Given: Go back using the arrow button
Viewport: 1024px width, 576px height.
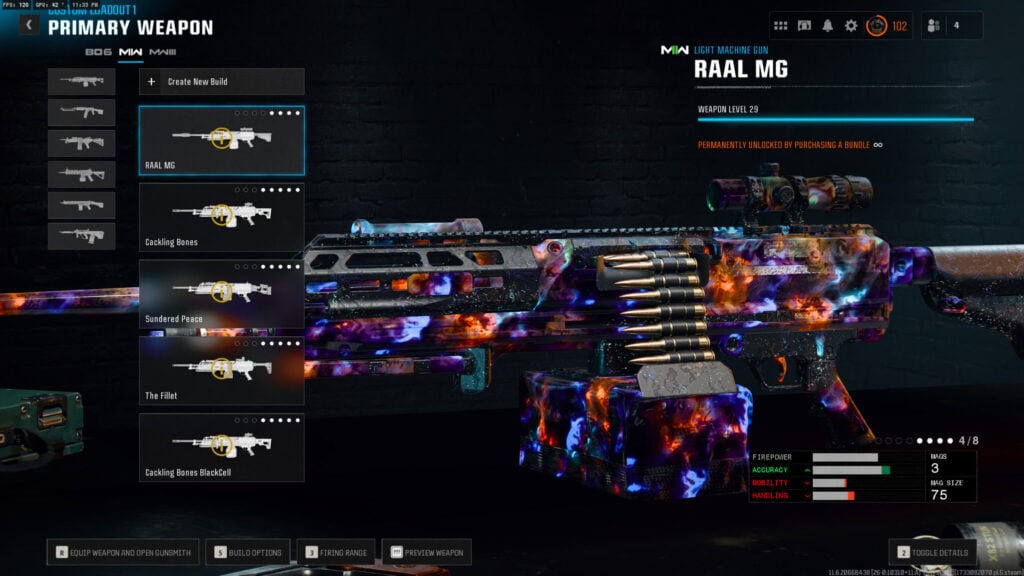Looking at the screenshot, I should pyautogui.click(x=29, y=25).
